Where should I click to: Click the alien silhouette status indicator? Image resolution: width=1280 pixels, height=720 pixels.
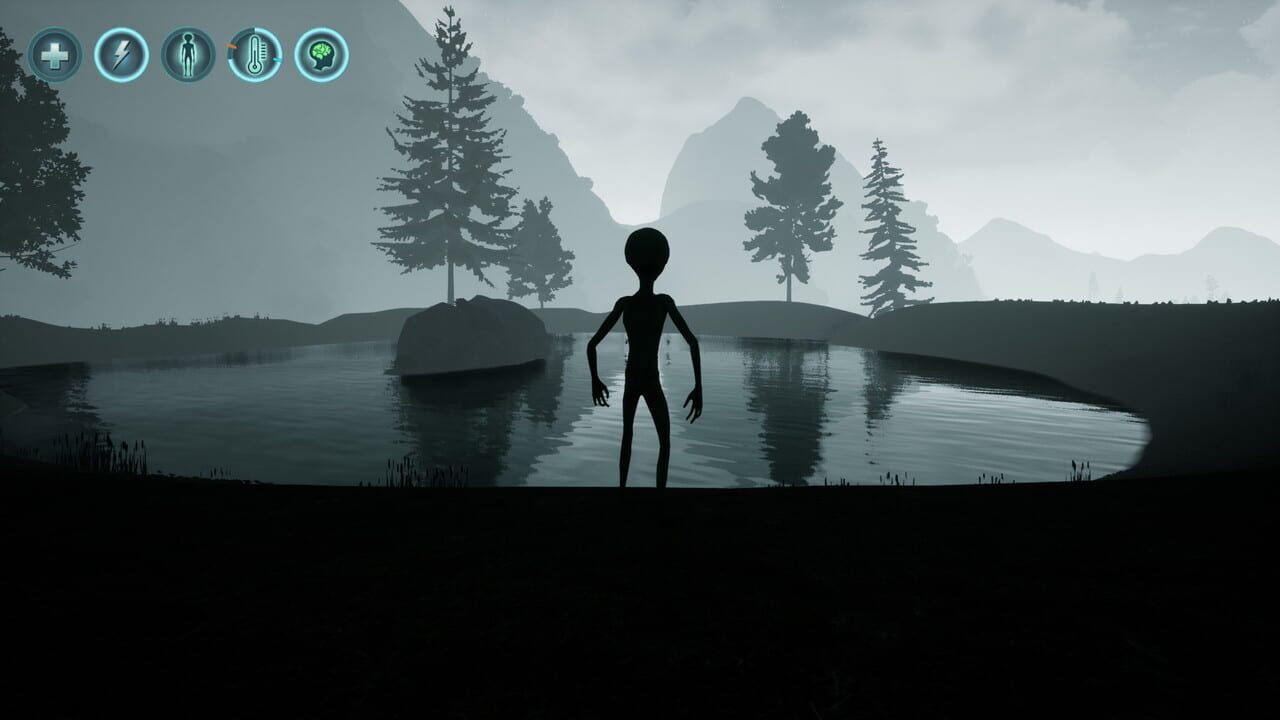click(x=186, y=56)
